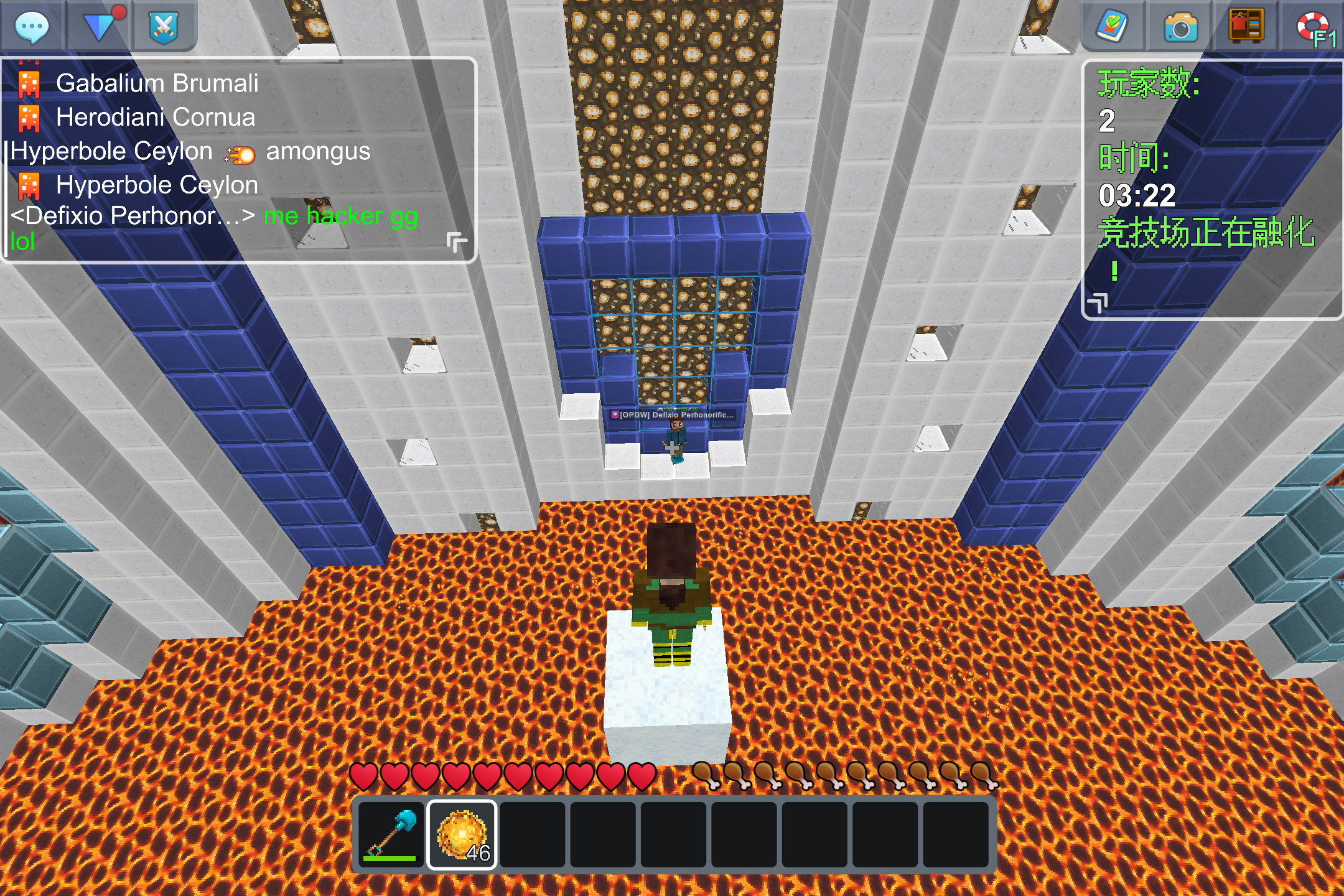
Task: Click the blue gem shop icon
Action: tap(100, 27)
